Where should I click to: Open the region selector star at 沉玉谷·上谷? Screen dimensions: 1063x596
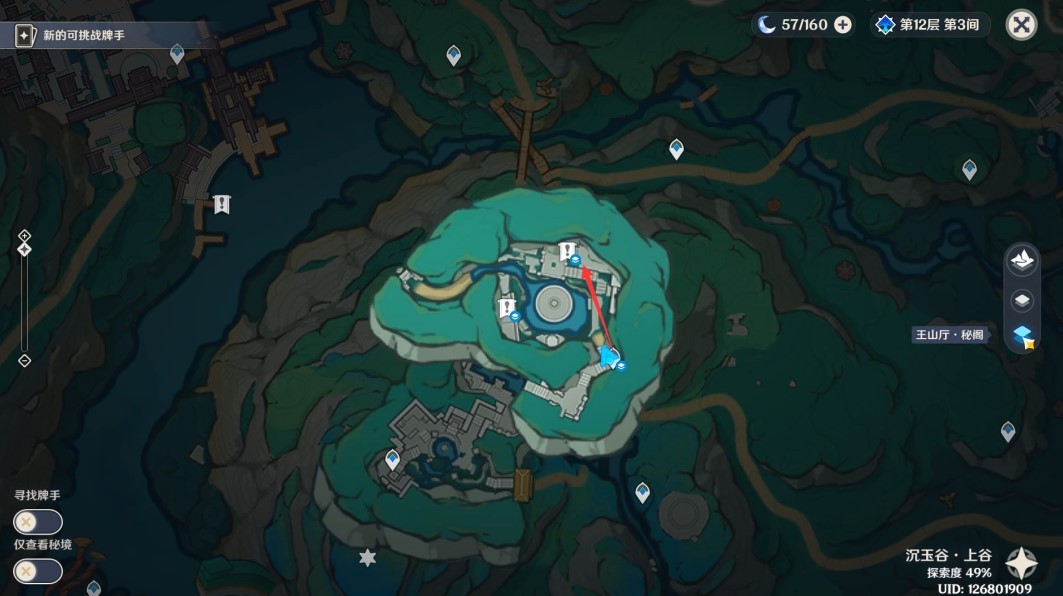(x=1021, y=565)
